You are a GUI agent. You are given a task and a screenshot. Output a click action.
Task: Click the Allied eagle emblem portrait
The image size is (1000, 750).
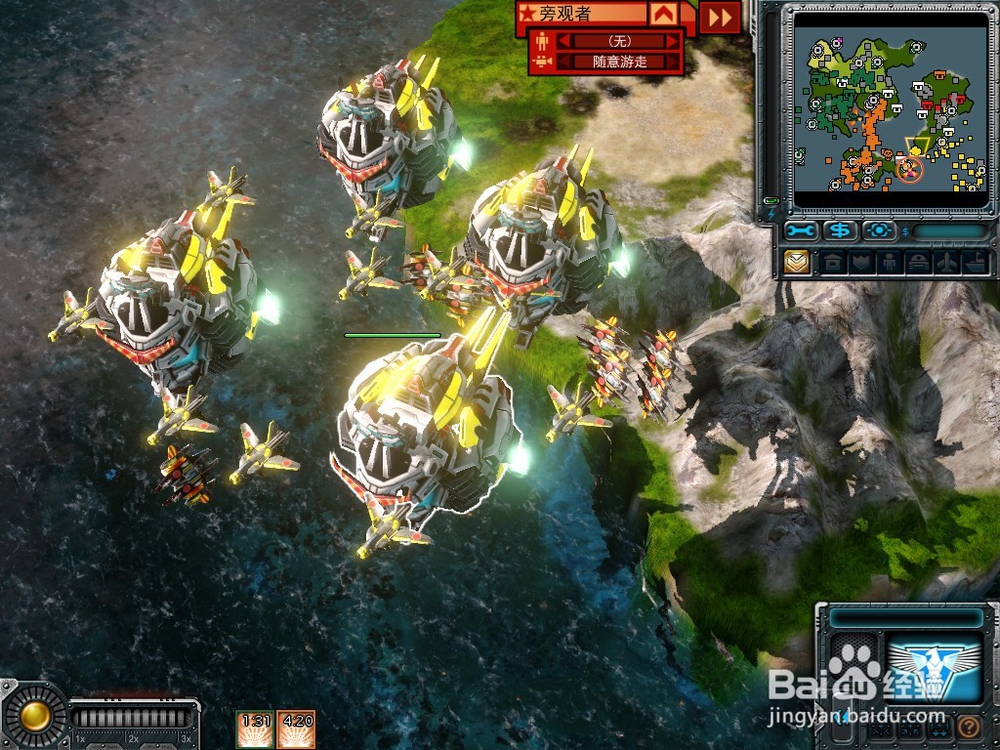point(934,668)
